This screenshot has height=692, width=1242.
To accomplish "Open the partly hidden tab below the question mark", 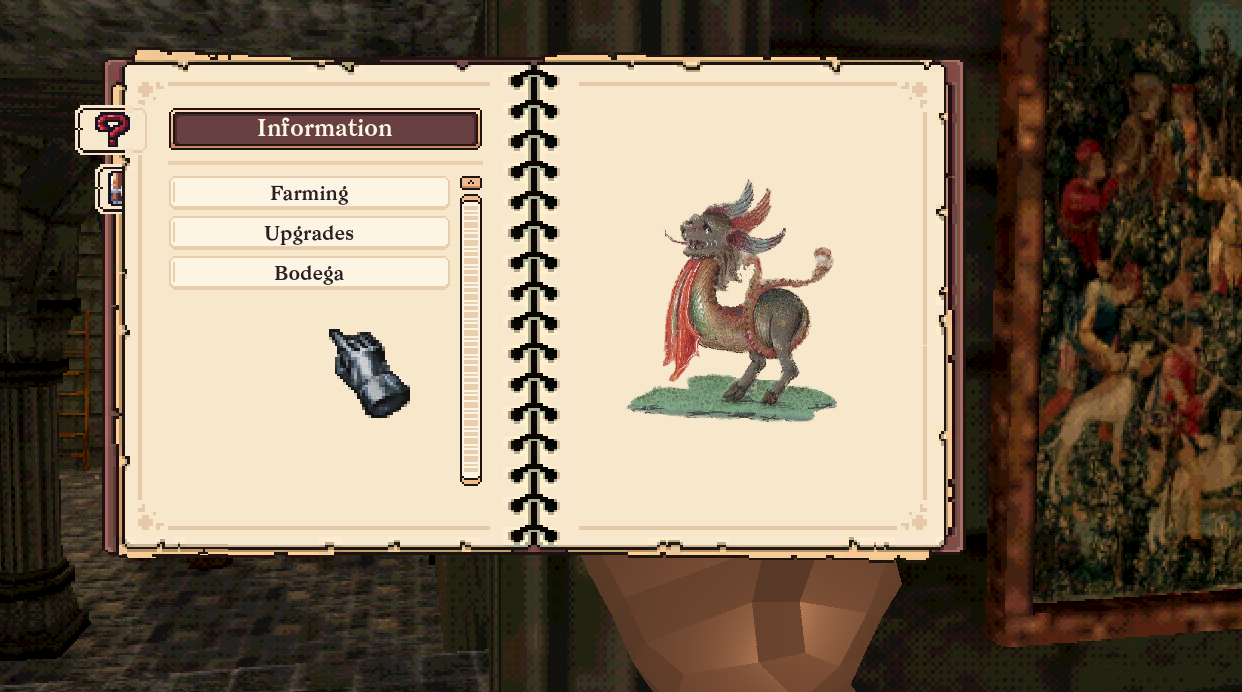I will (x=113, y=189).
